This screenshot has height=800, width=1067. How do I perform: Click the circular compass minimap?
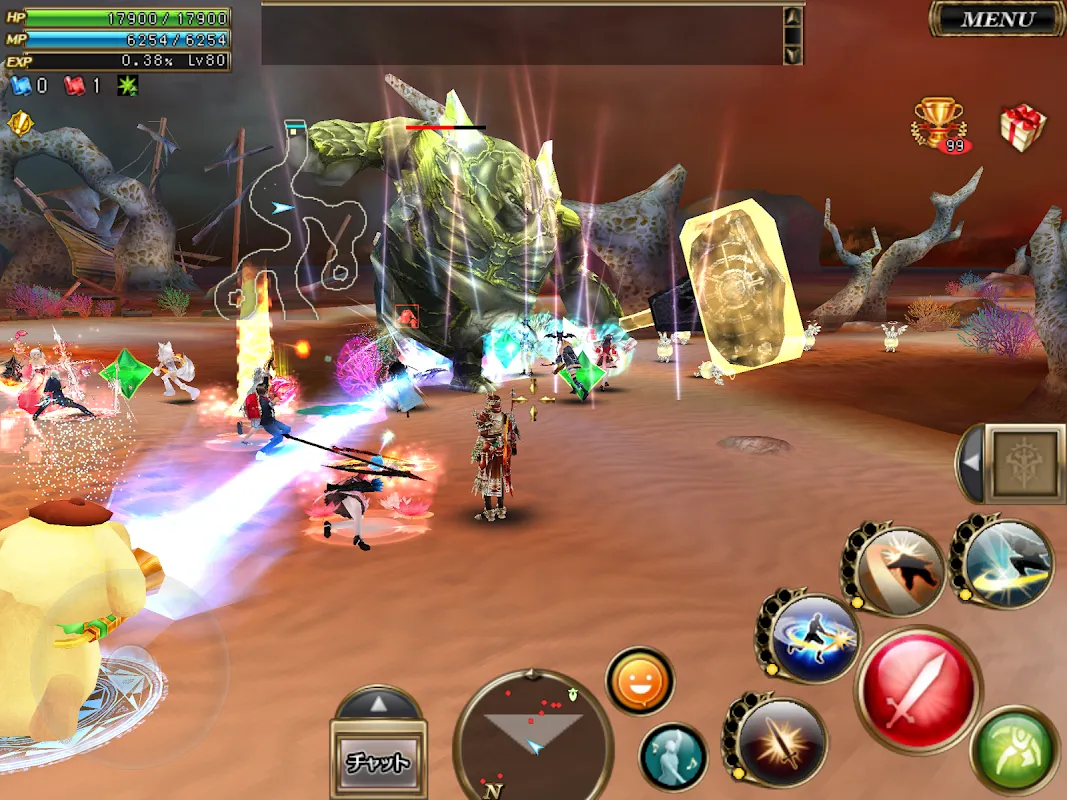pyautogui.click(x=533, y=735)
